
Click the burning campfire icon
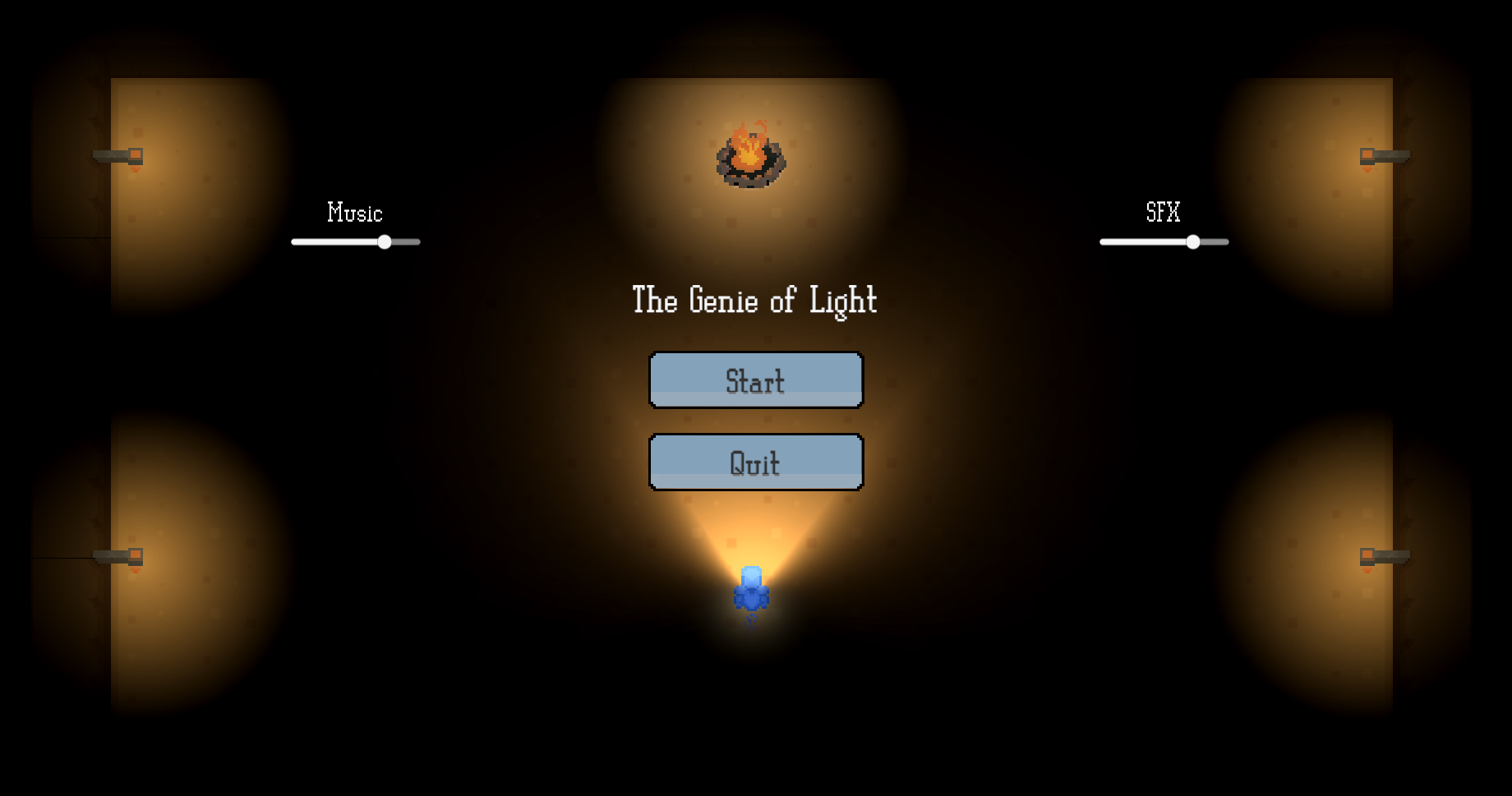749,158
